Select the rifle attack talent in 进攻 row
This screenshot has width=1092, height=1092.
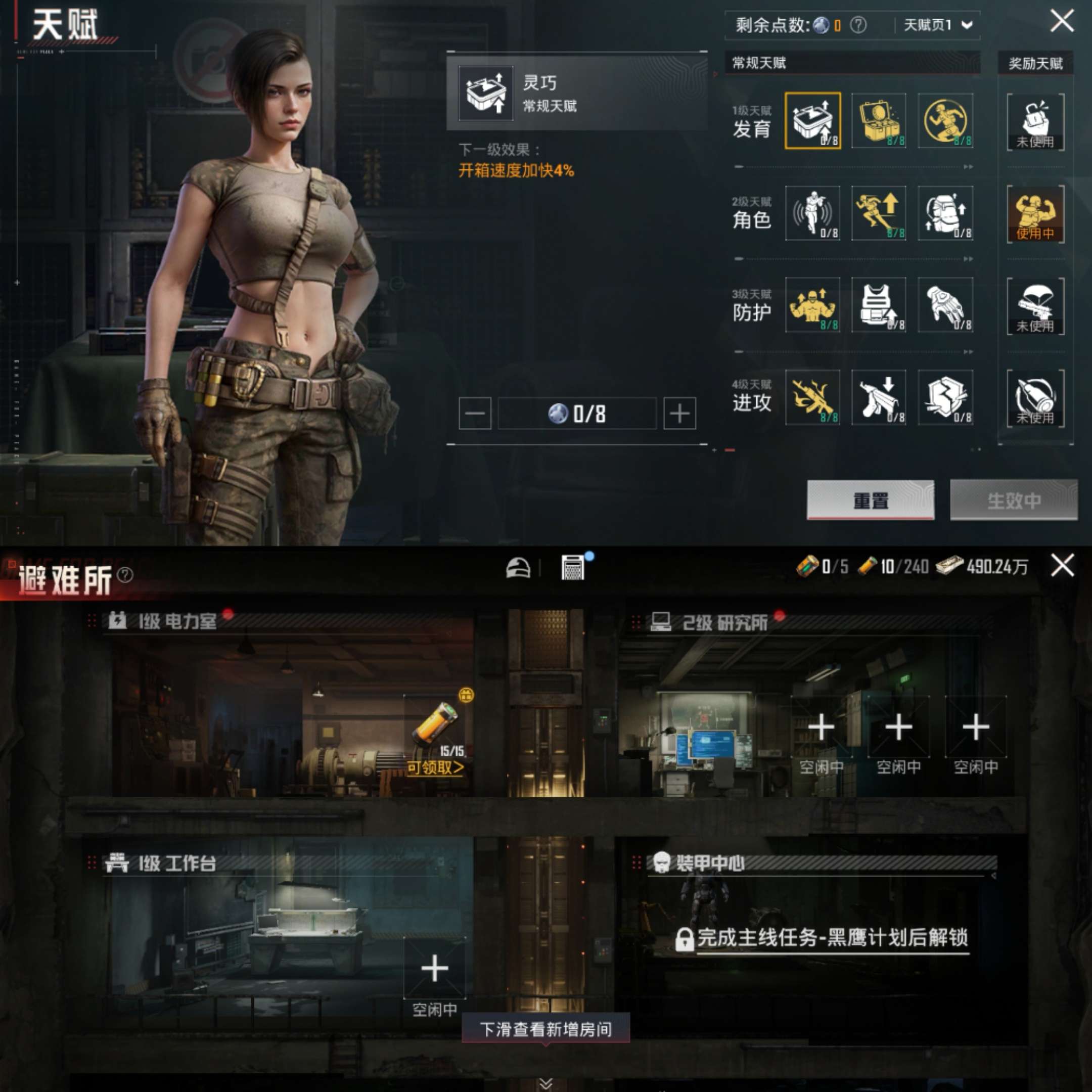(x=813, y=398)
